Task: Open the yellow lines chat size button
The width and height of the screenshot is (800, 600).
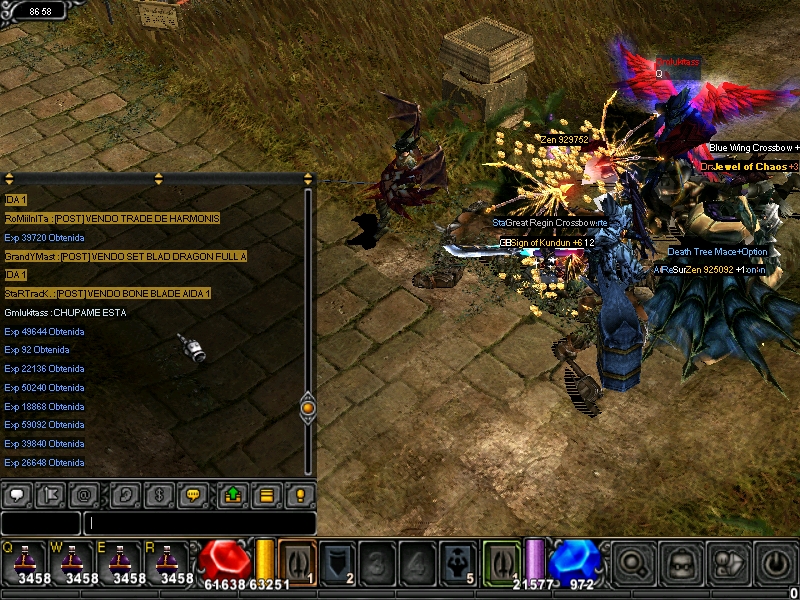Action: coord(266,494)
